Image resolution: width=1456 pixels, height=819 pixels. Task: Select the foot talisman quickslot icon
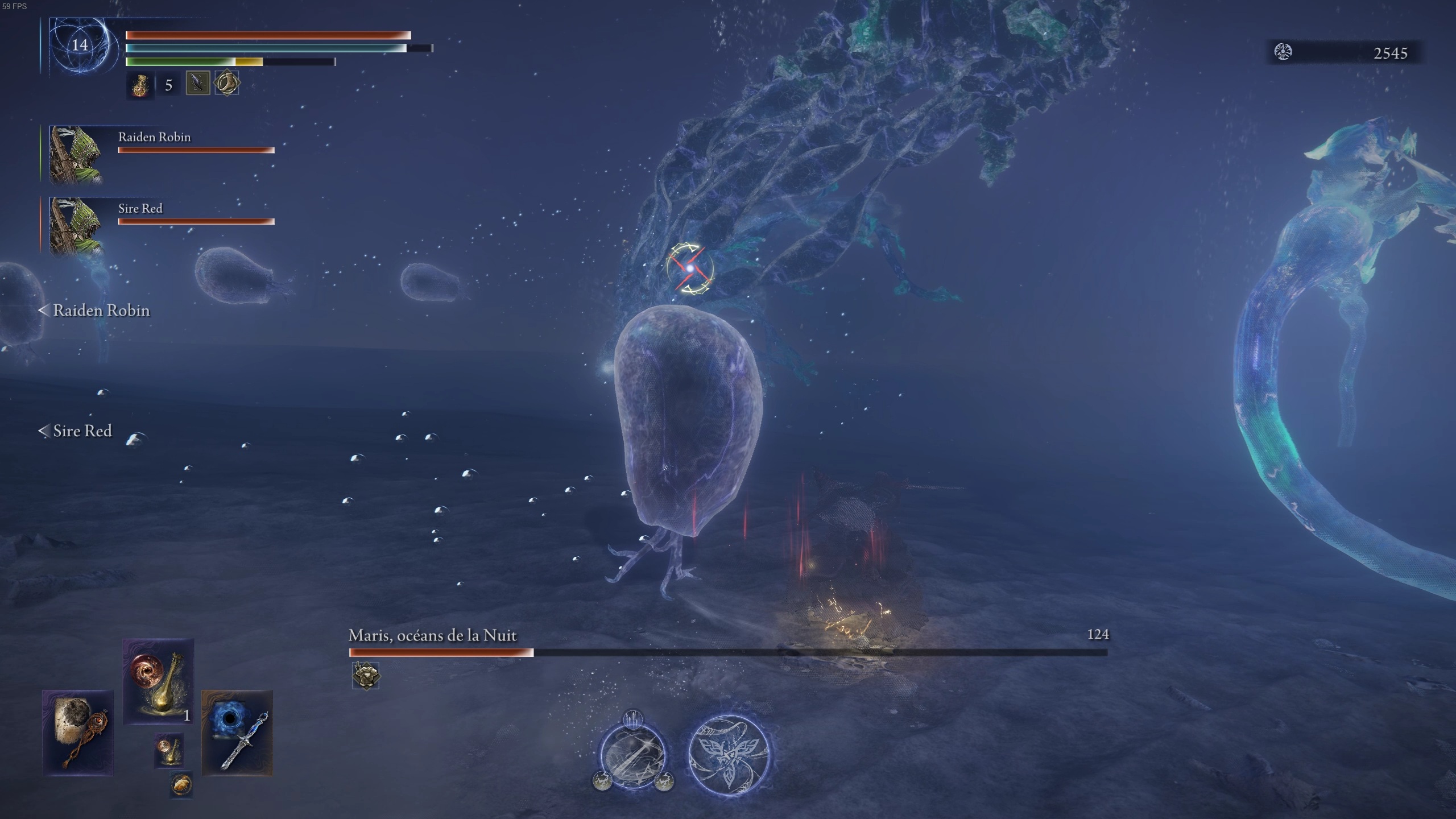[226, 83]
